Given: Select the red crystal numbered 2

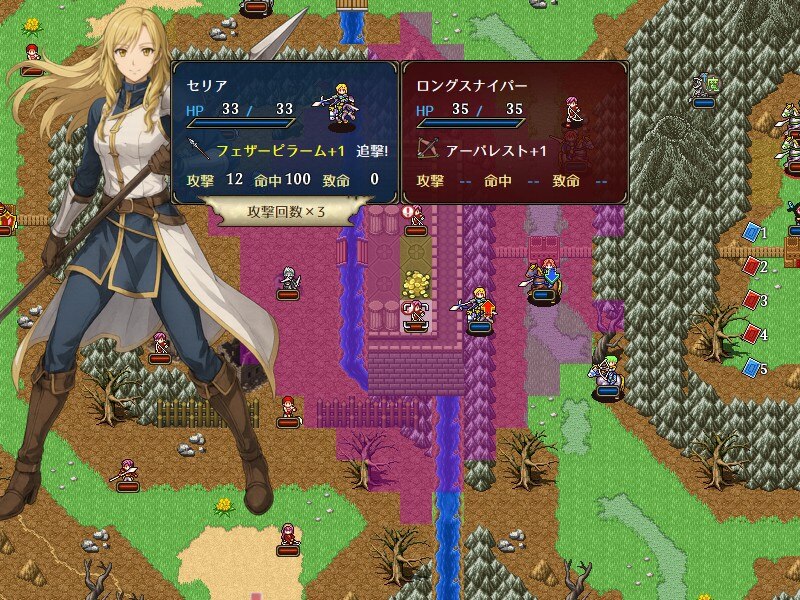Looking at the screenshot, I should click(x=752, y=267).
